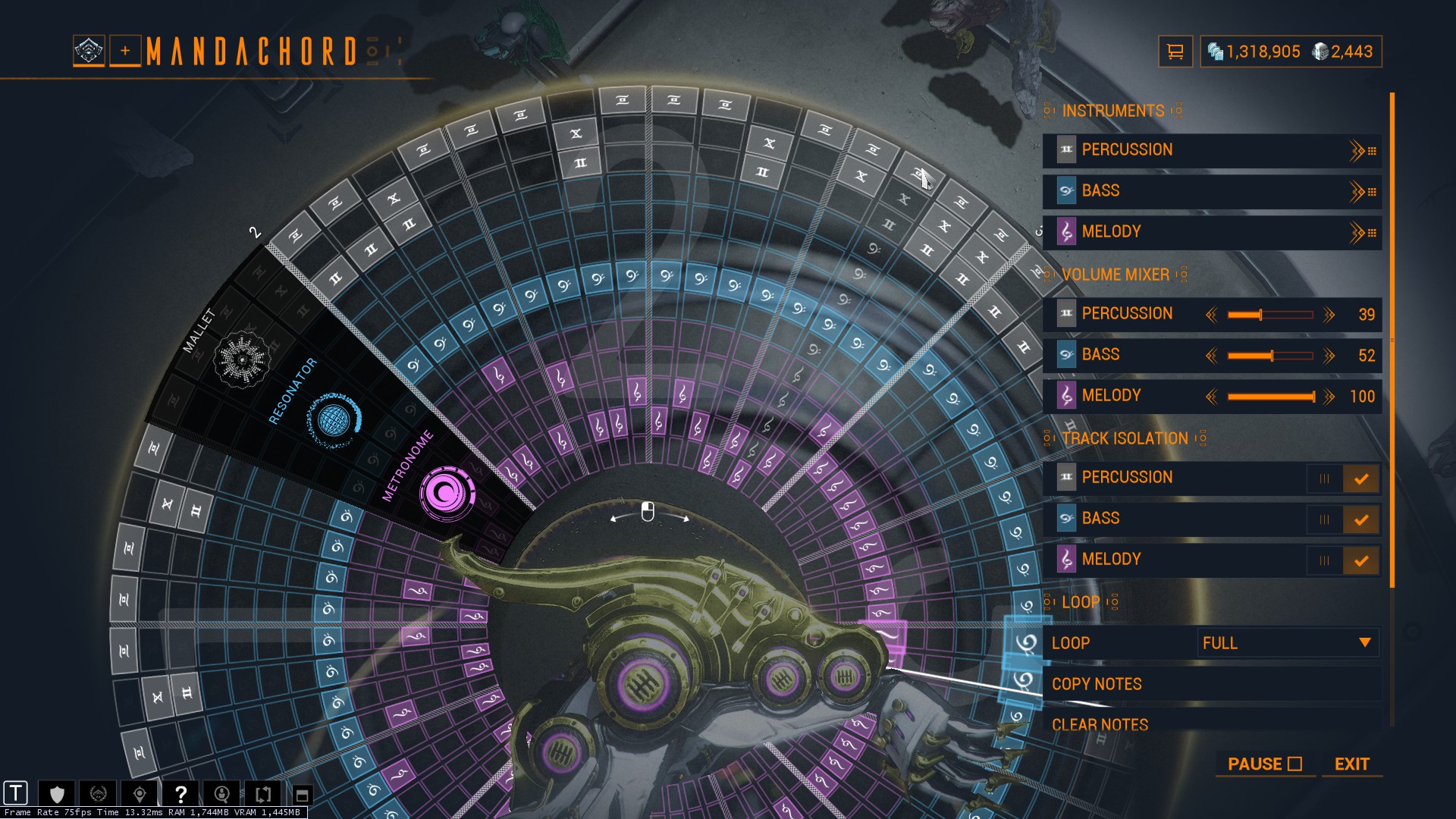
Task: Select the Metronome melody icon
Action: [x=447, y=494]
